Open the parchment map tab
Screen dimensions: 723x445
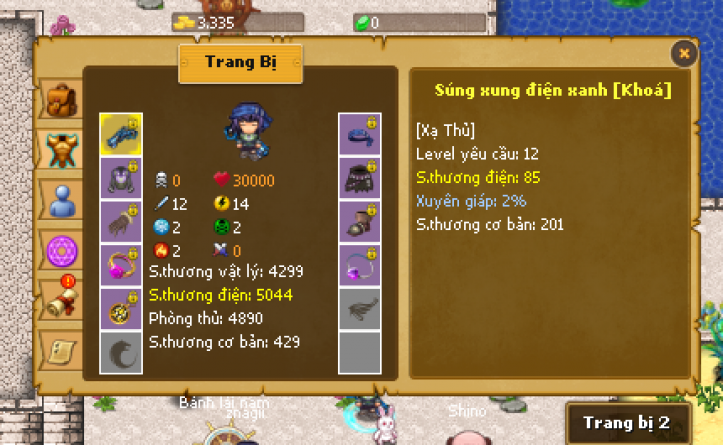click(62, 347)
